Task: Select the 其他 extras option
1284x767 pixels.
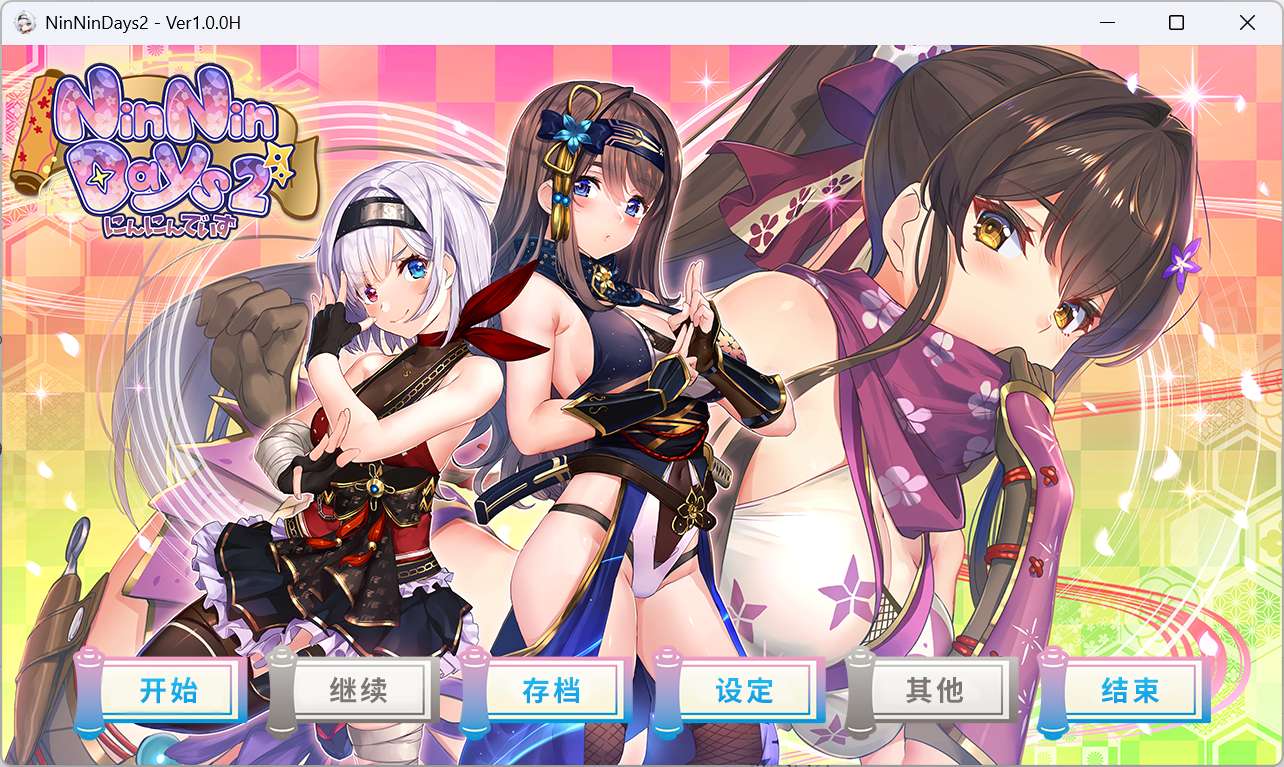Action: click(x=937, y=690)
